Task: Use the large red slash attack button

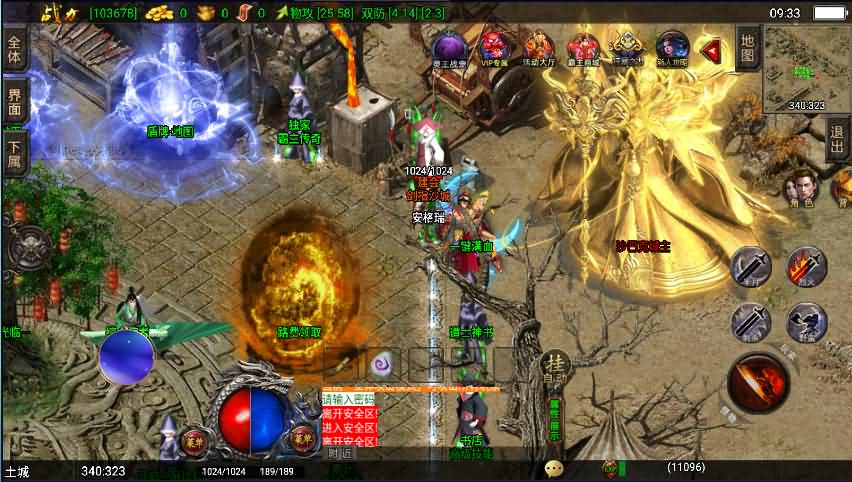Action: pos(759,383)
